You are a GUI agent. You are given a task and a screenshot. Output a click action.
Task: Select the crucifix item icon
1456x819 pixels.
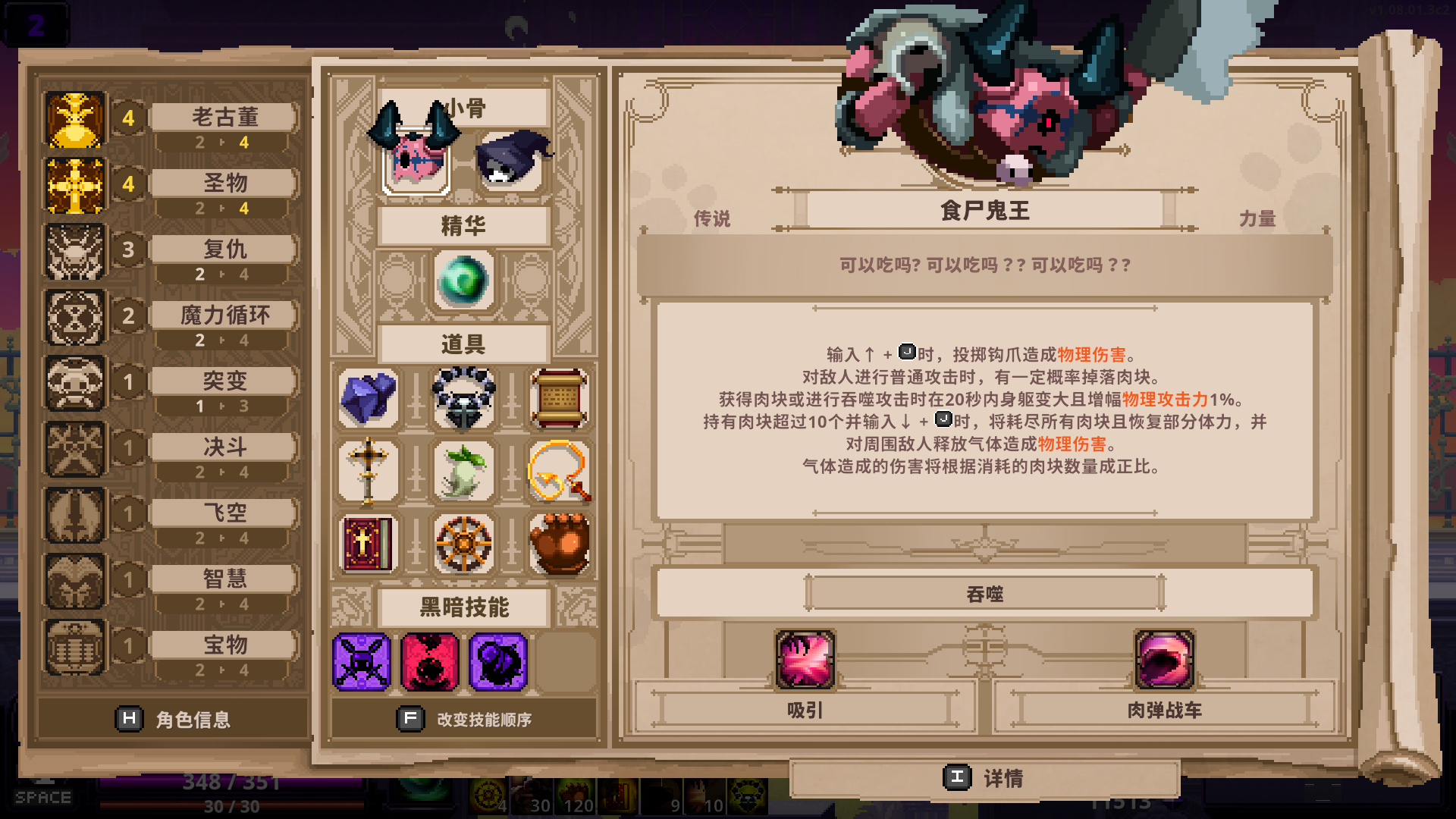pos(369,470)
